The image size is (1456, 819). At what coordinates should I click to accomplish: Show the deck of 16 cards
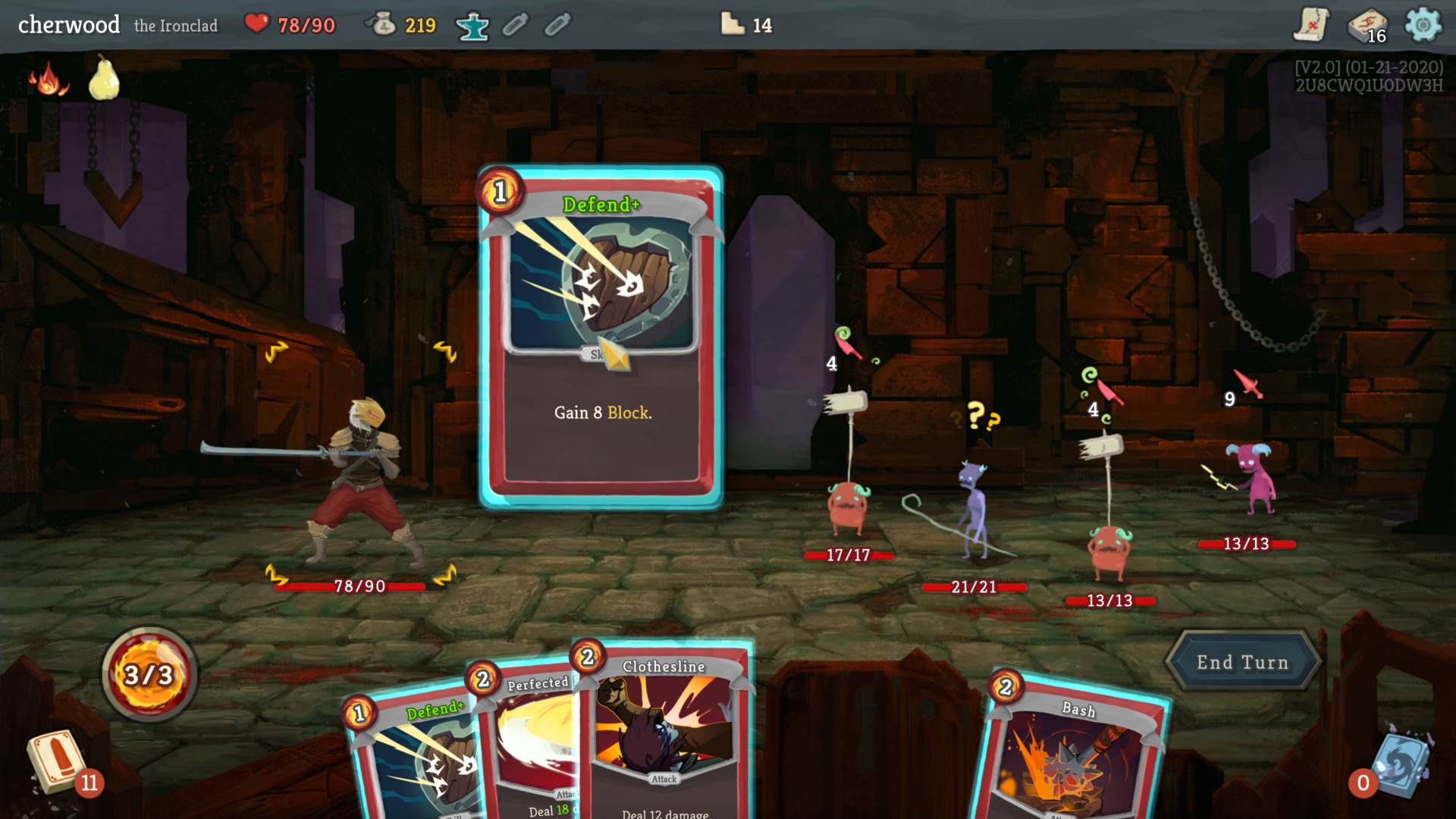(1366, 26)
